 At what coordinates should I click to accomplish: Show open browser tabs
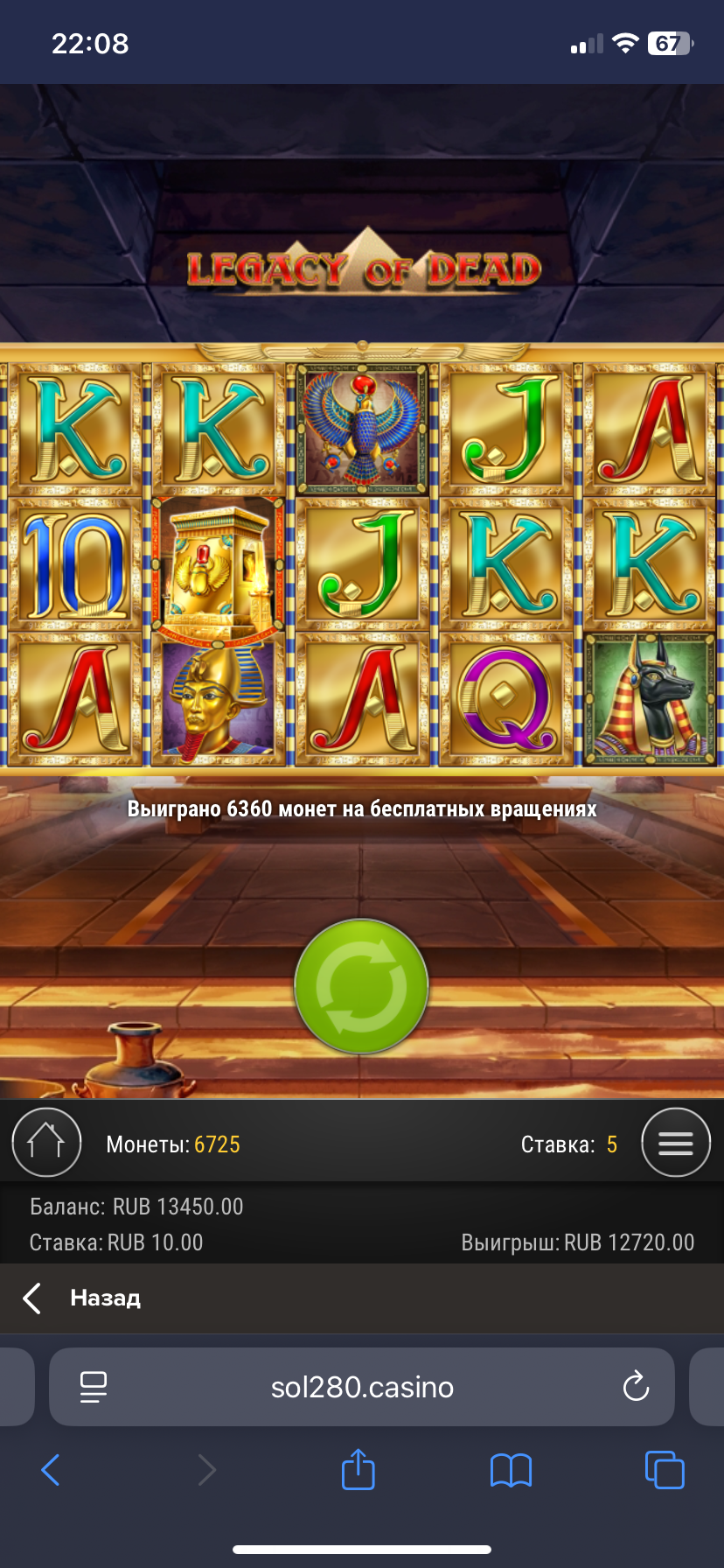pos(664,1469)
